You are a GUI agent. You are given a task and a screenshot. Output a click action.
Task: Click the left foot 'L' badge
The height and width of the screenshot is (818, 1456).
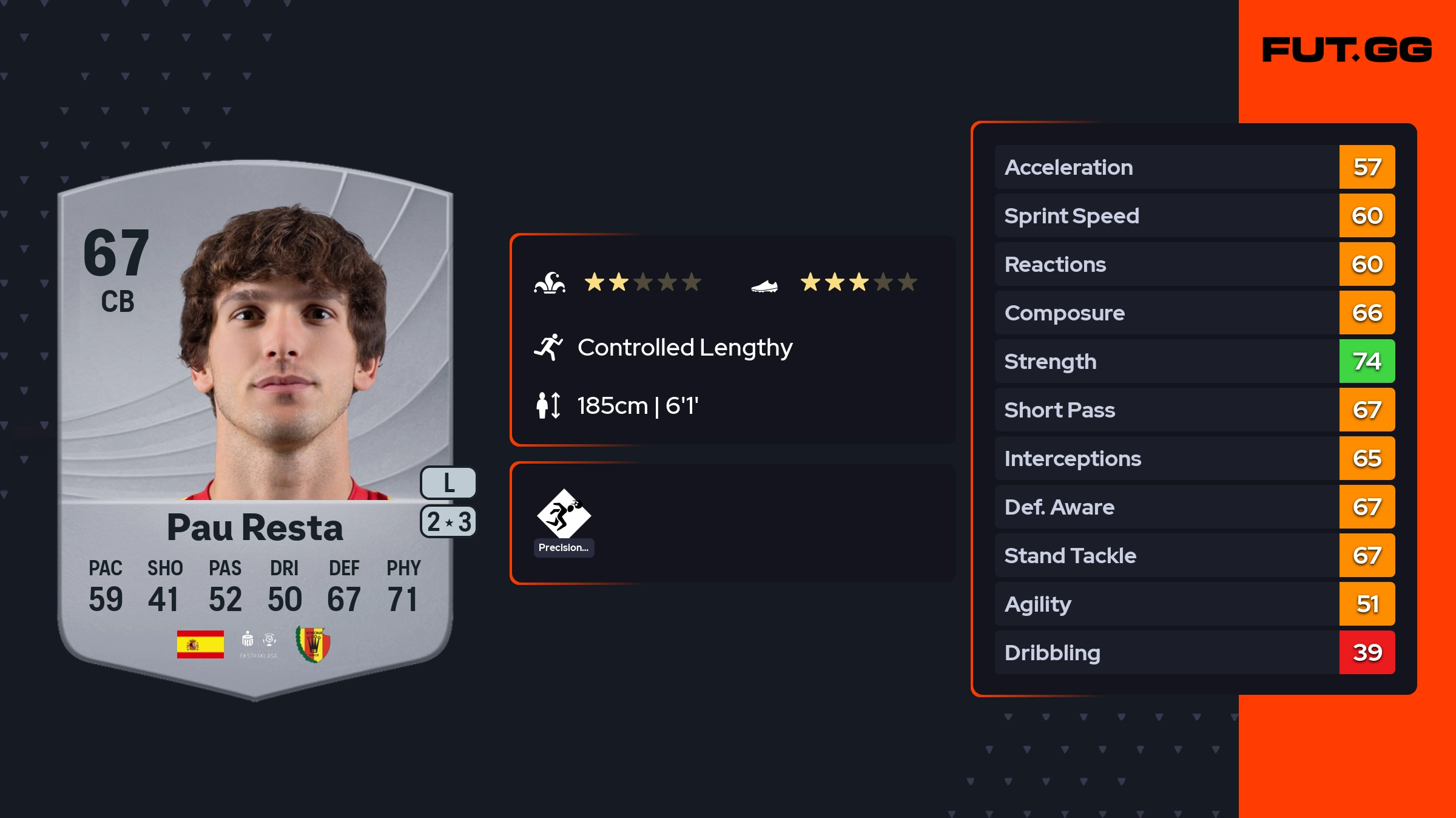pyautogui.click(x=448, y=483)
